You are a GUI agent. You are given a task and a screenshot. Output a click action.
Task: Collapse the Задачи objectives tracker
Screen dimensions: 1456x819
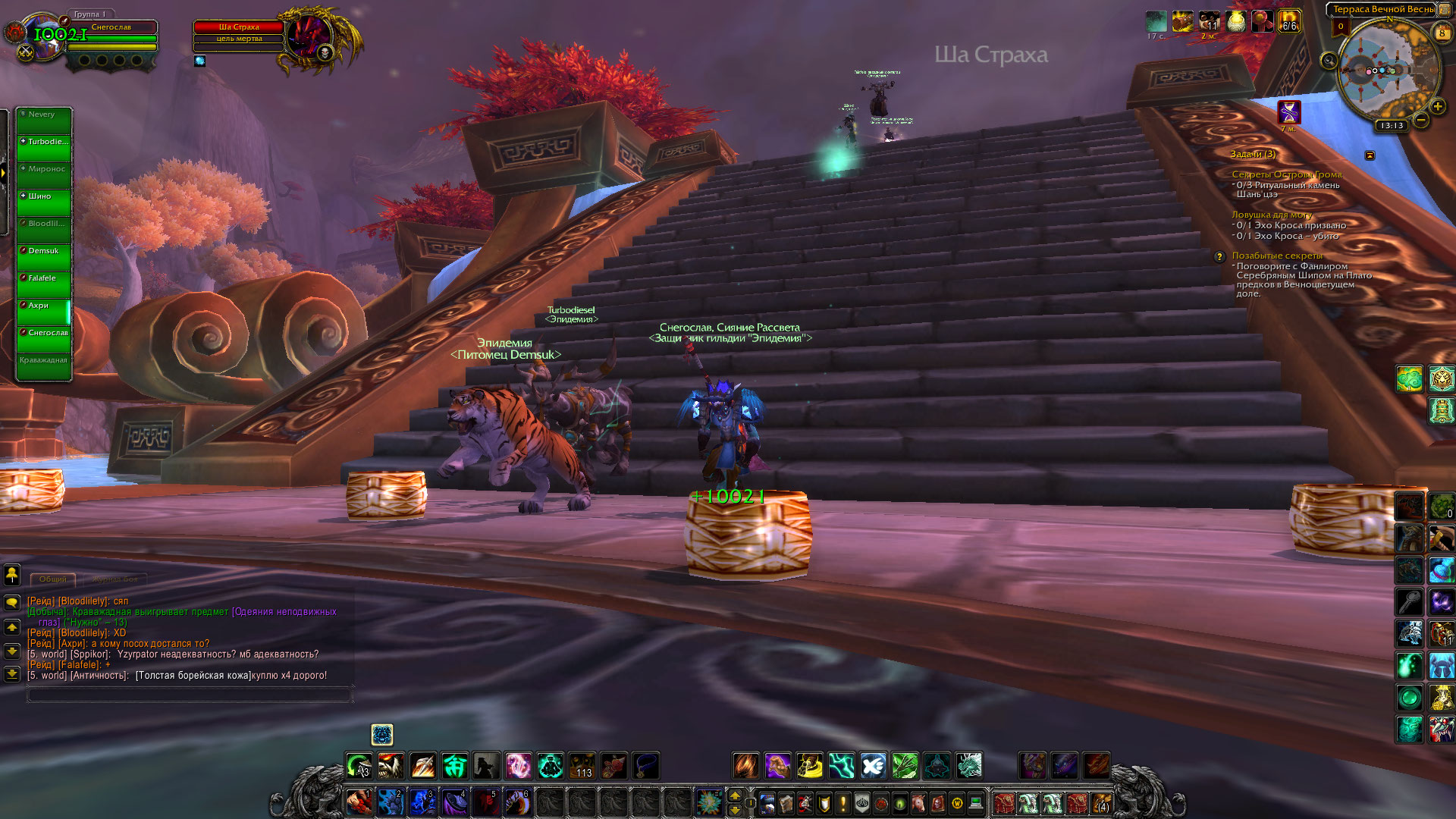[1370, 155]
